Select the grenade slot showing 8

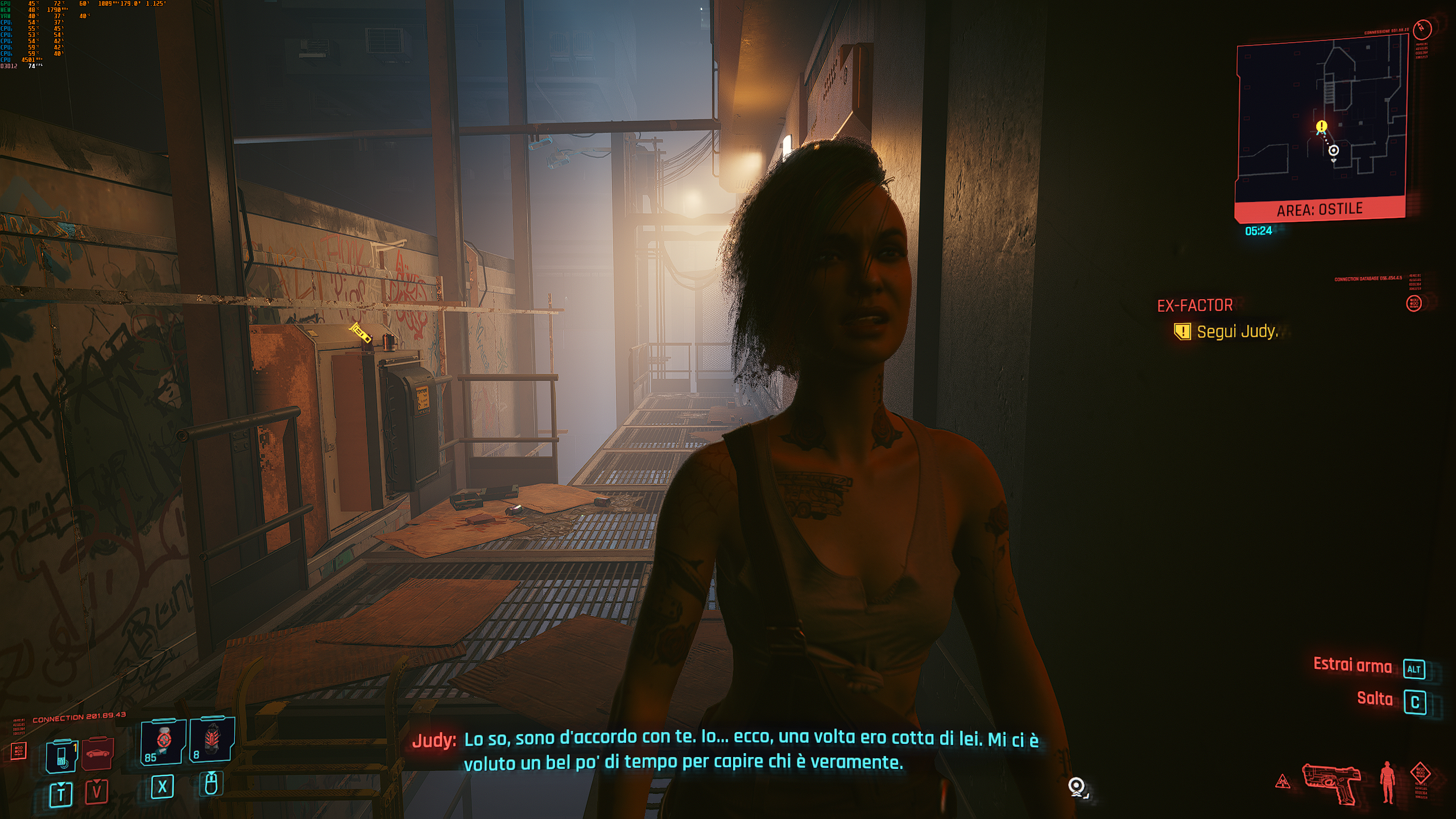point(211,739)
